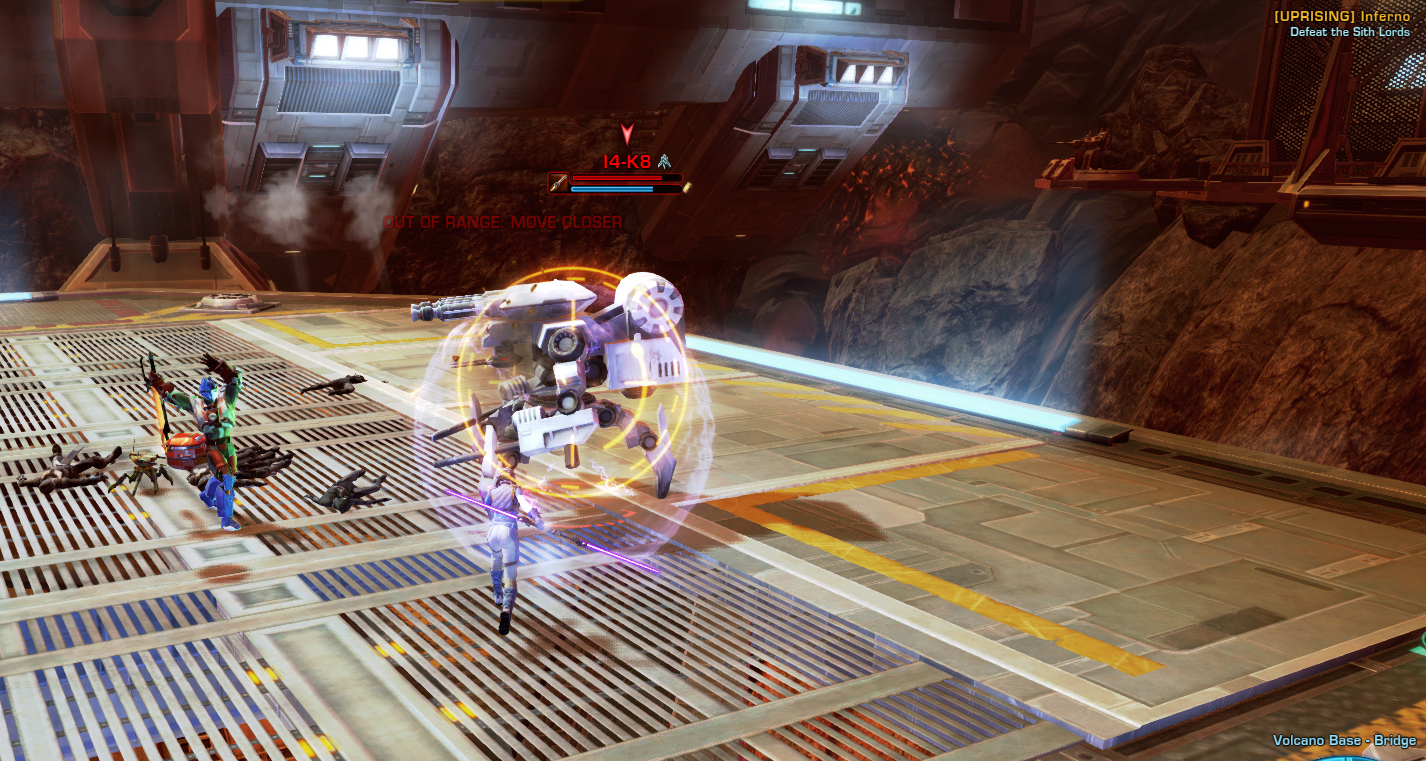This screenshot has width=1426, height=761.
Task: Click the weapon icon in the target frame
Action: click(x=560, y=183)
